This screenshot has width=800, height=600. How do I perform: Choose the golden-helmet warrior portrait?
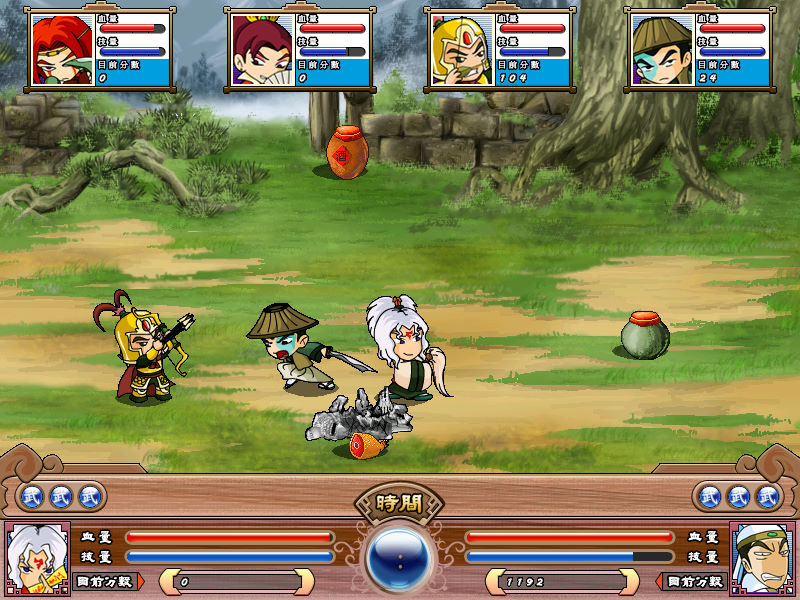[462, 51]
